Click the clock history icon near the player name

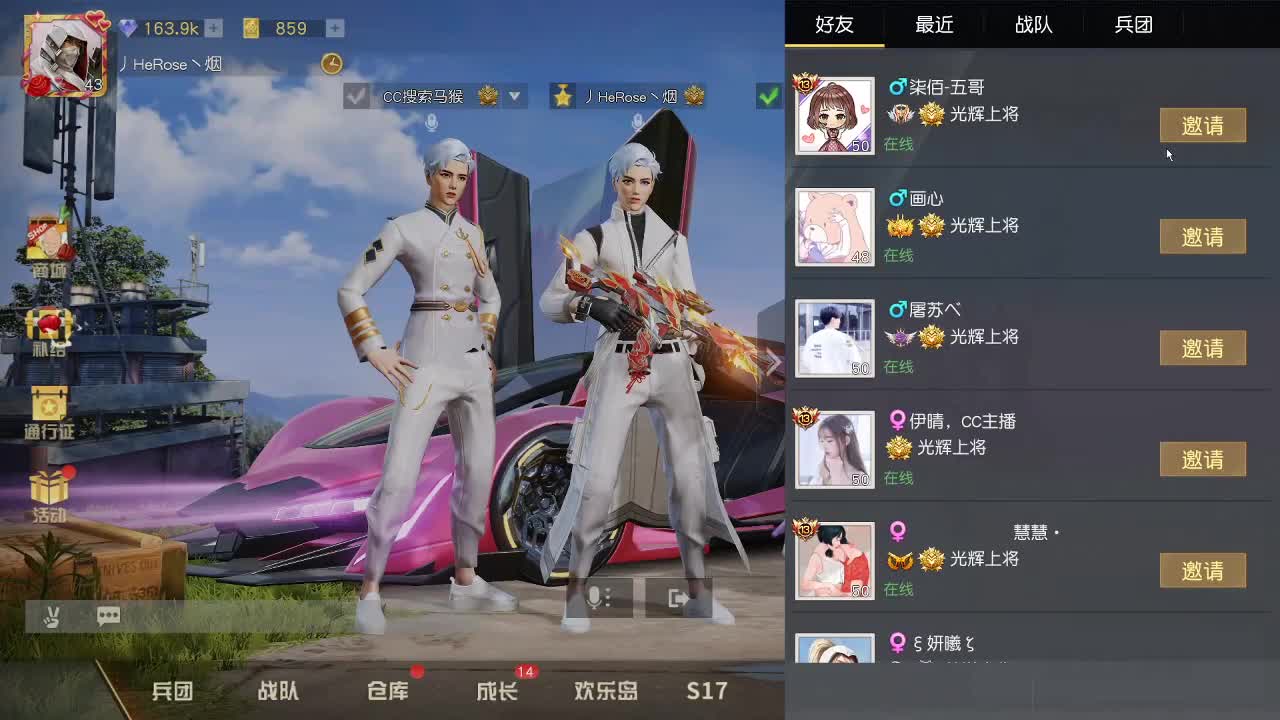[332, 63]
